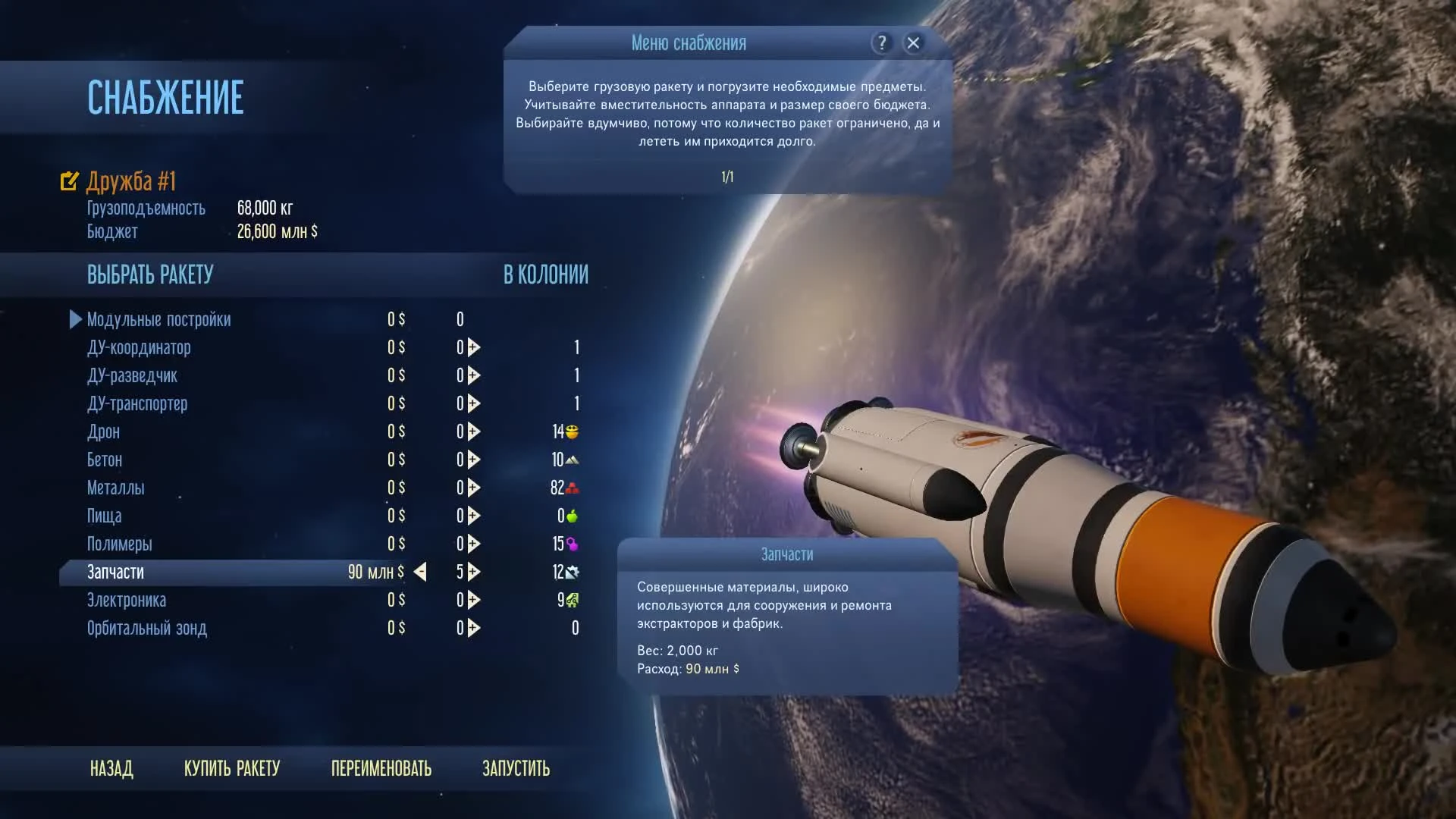1456x819 pixels.
Task: Click the green apple icon in the Пища row
Action: tap(573, 516)
